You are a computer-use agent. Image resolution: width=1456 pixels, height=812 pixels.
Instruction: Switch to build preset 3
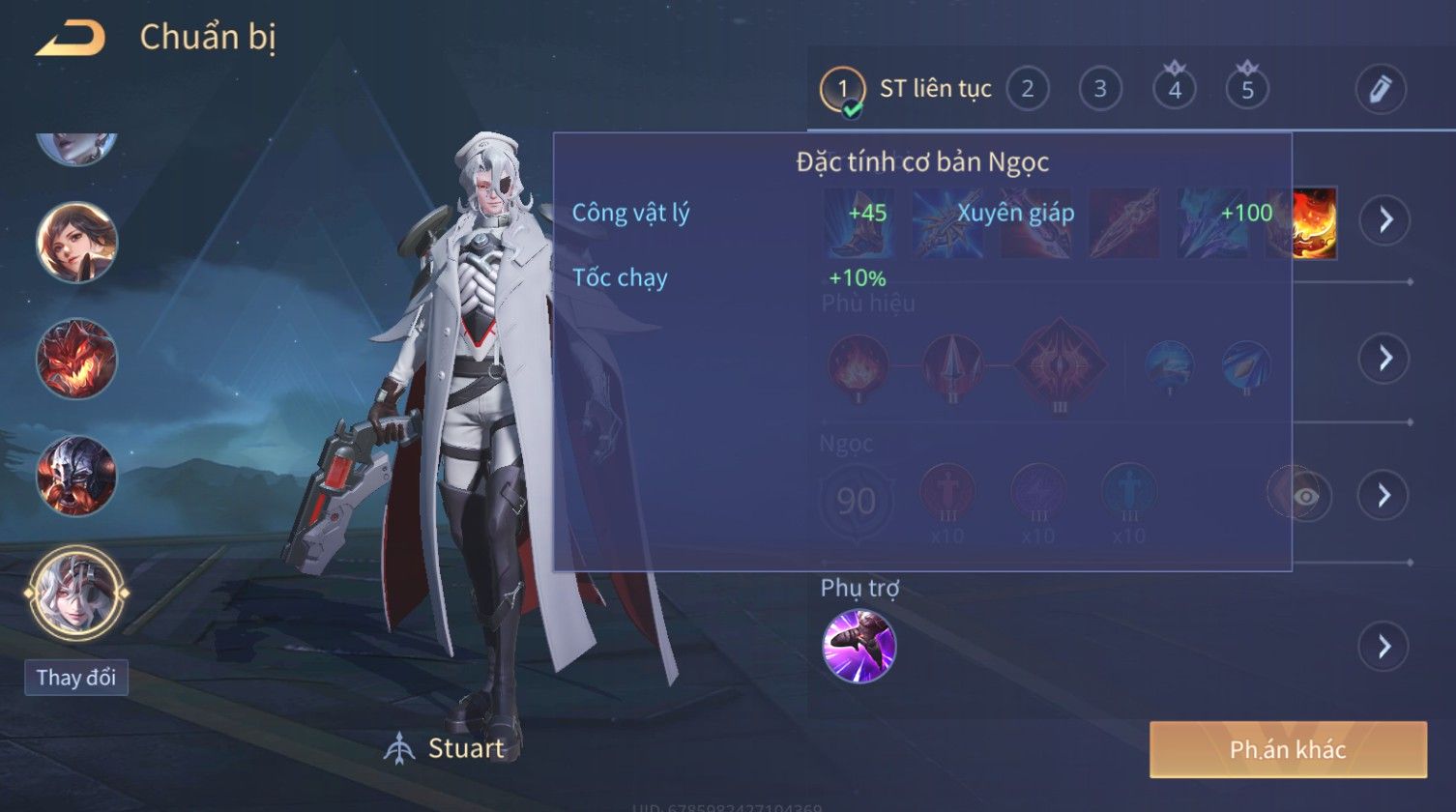pos(1099,90)
